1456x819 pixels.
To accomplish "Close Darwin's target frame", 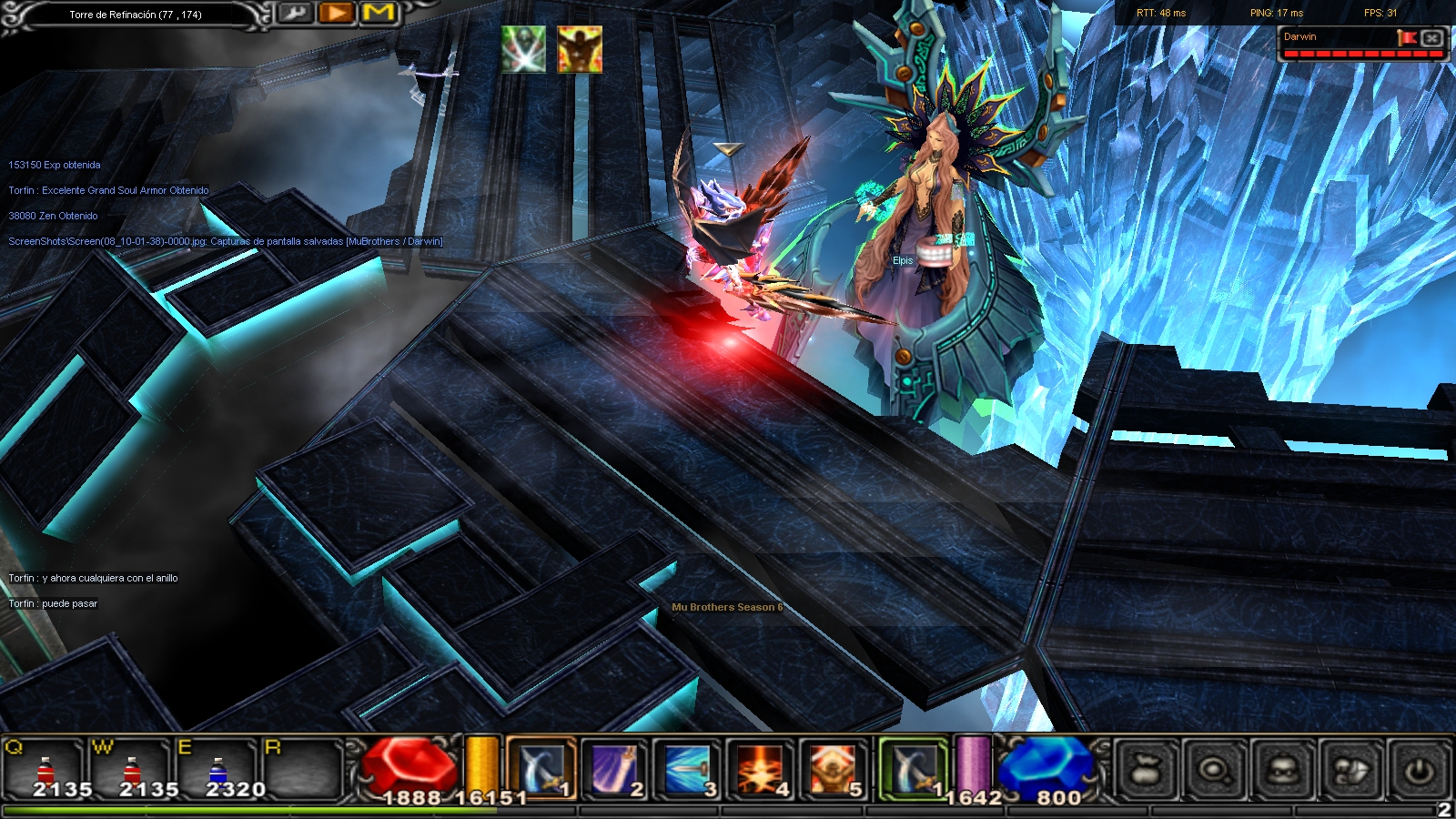I will click(x=1431, y=38).
